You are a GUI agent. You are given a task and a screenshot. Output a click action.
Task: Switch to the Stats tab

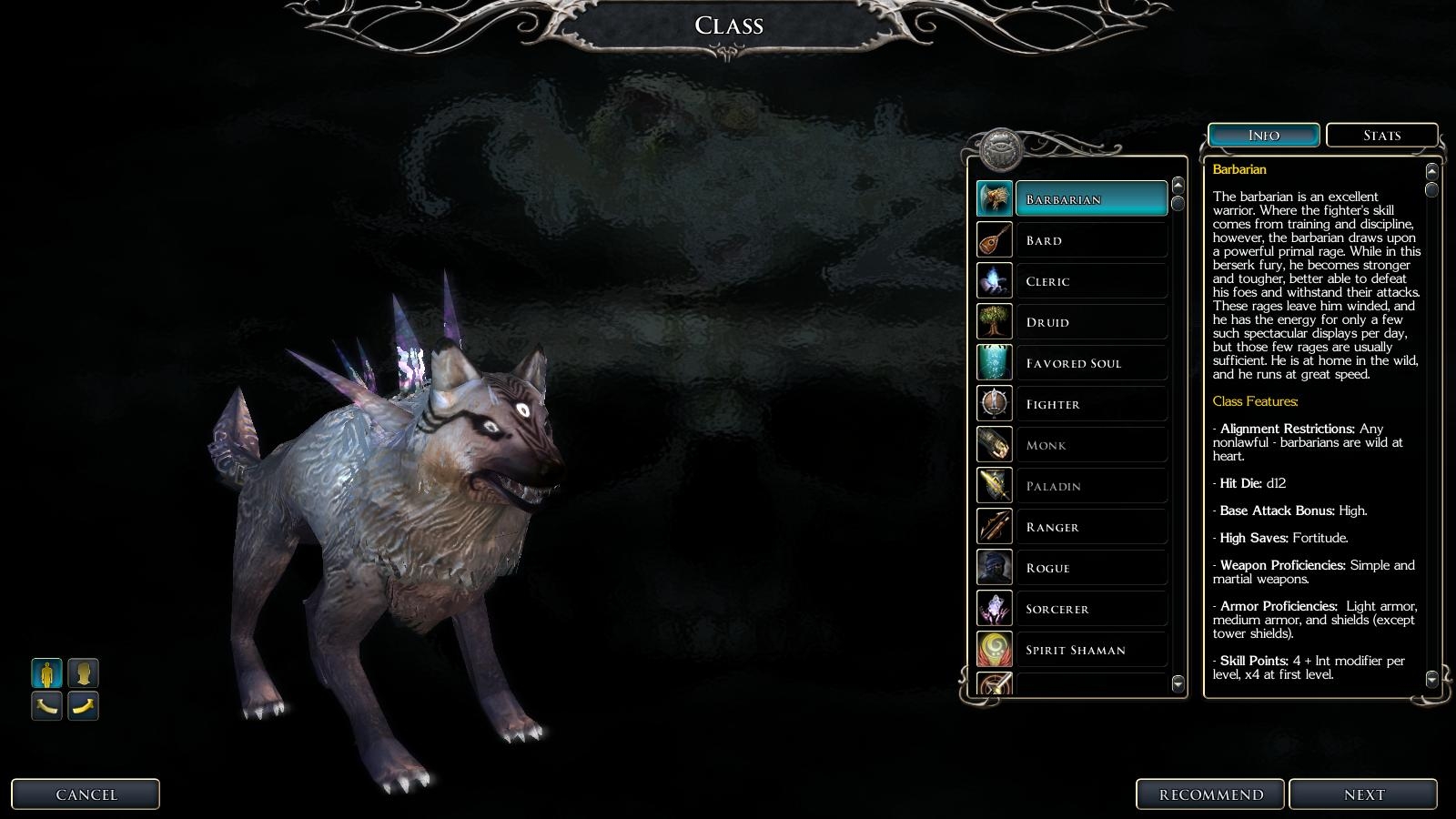[1381, 136]
